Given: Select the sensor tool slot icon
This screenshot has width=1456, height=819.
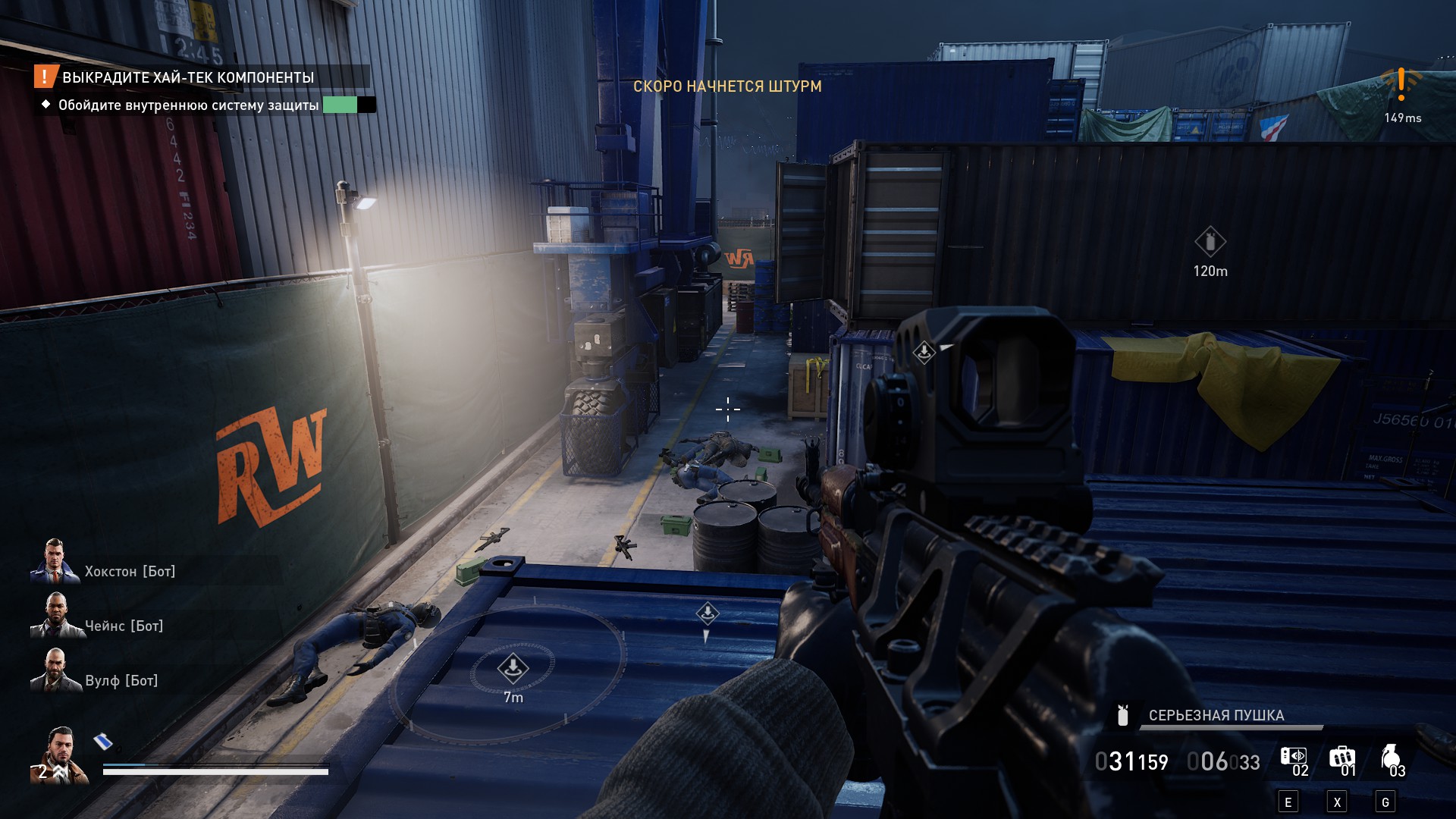Looking at the screenshot, I should click(x=1293, y=756).
